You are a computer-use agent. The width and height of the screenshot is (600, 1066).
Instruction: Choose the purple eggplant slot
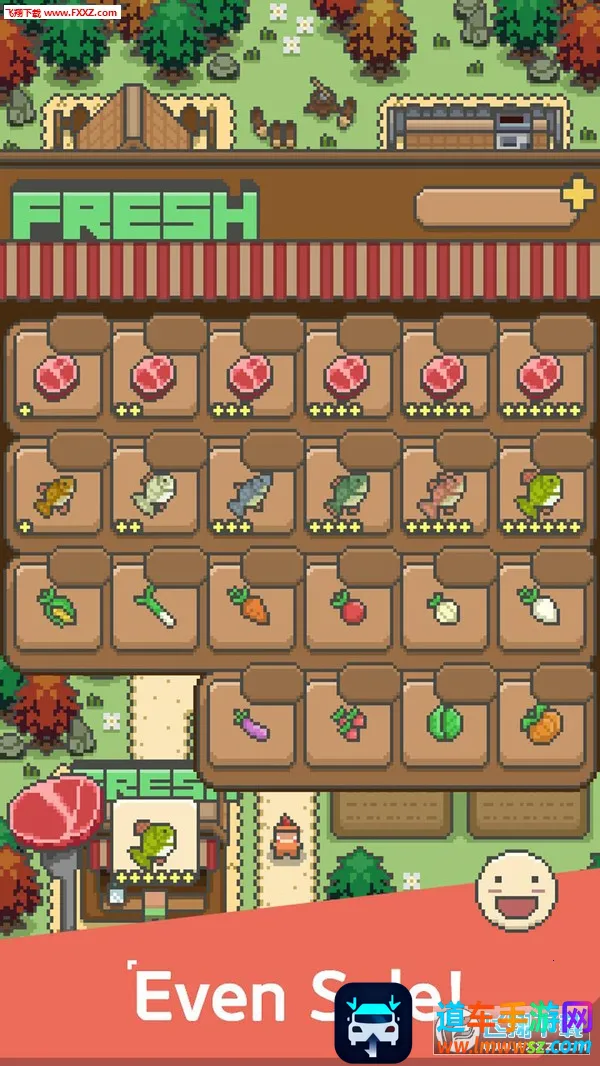pos(252,723)
